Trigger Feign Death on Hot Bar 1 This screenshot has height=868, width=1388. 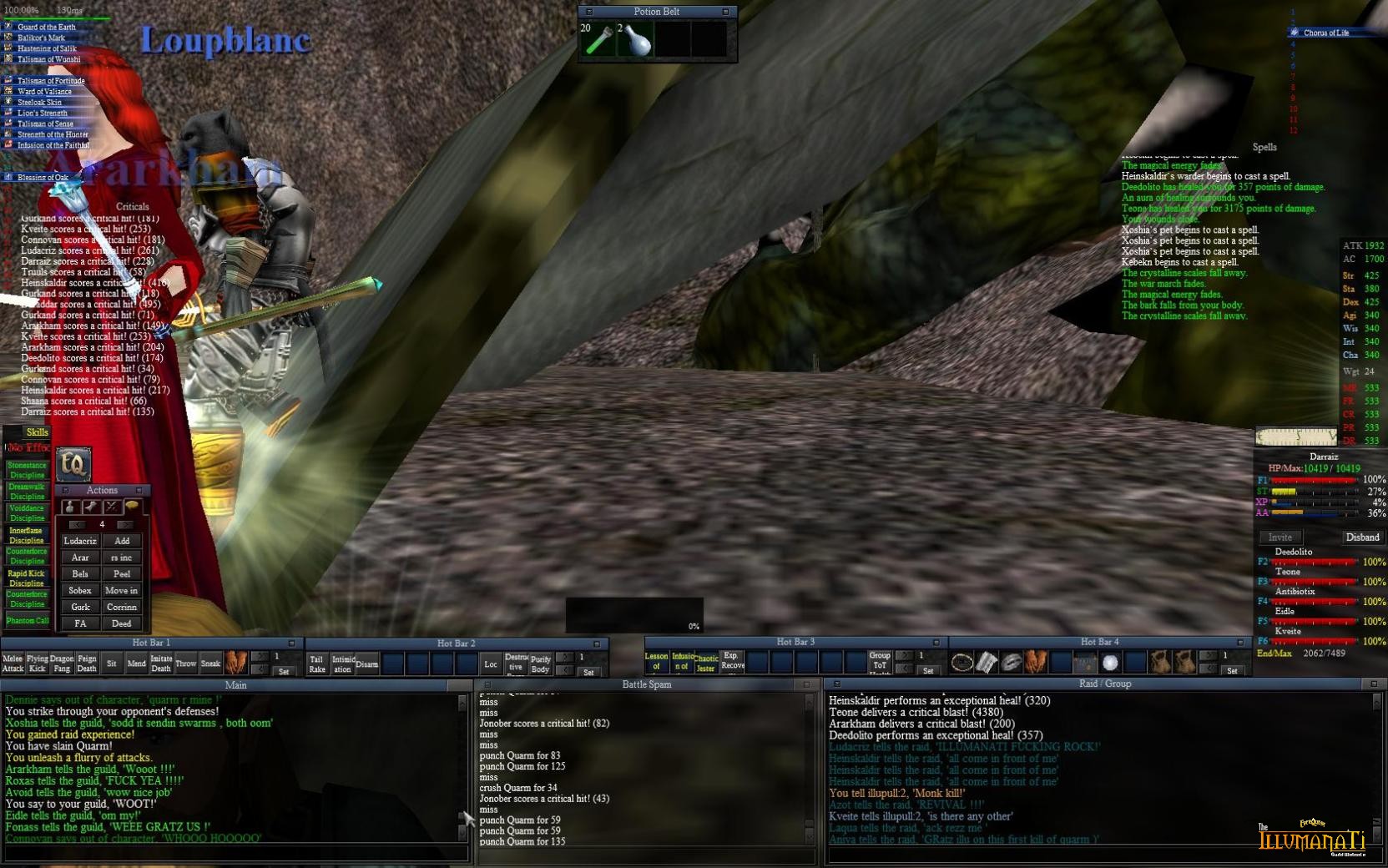click(x=87, y=664)
